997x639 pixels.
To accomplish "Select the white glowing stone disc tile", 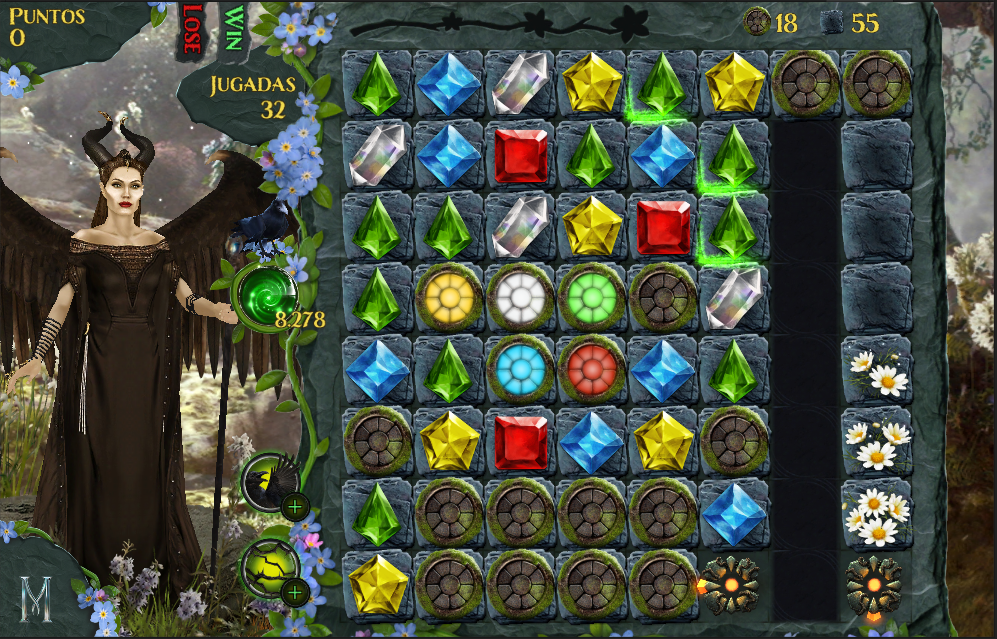I will click(520, 297).
